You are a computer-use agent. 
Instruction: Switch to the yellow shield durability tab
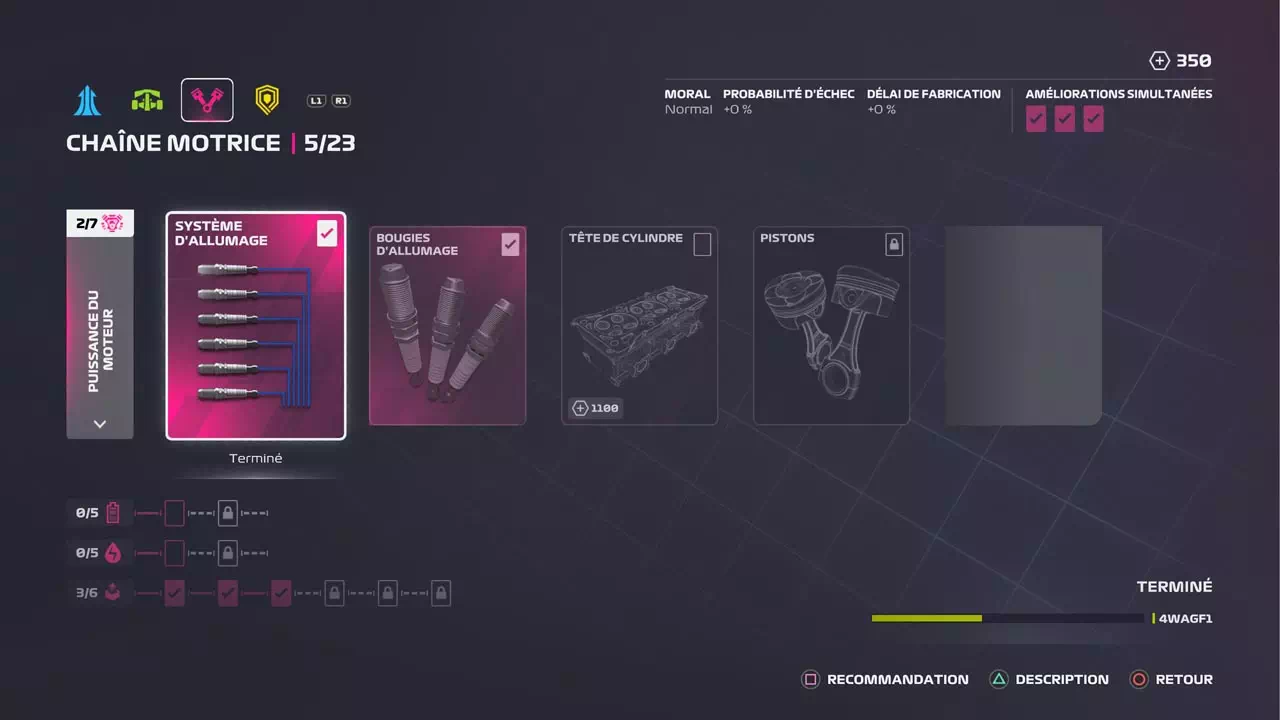pos(266,100)
